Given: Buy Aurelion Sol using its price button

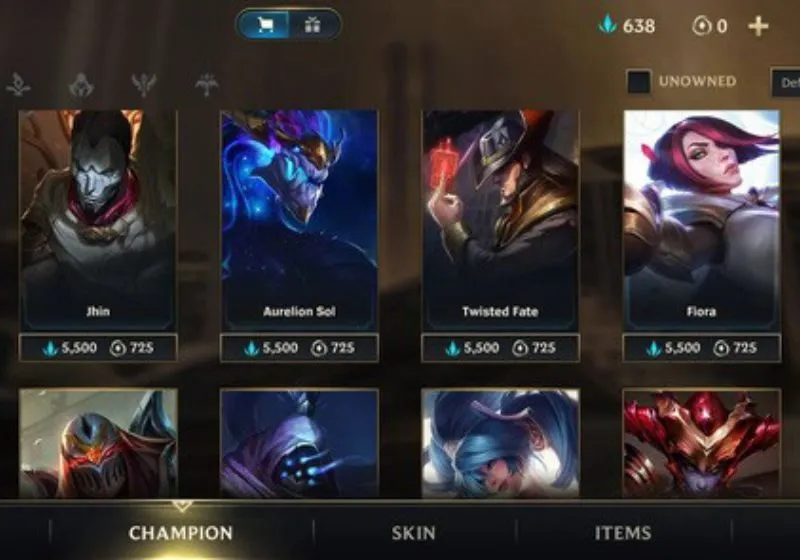Looking at the screenshot, I should pos(300,348).
